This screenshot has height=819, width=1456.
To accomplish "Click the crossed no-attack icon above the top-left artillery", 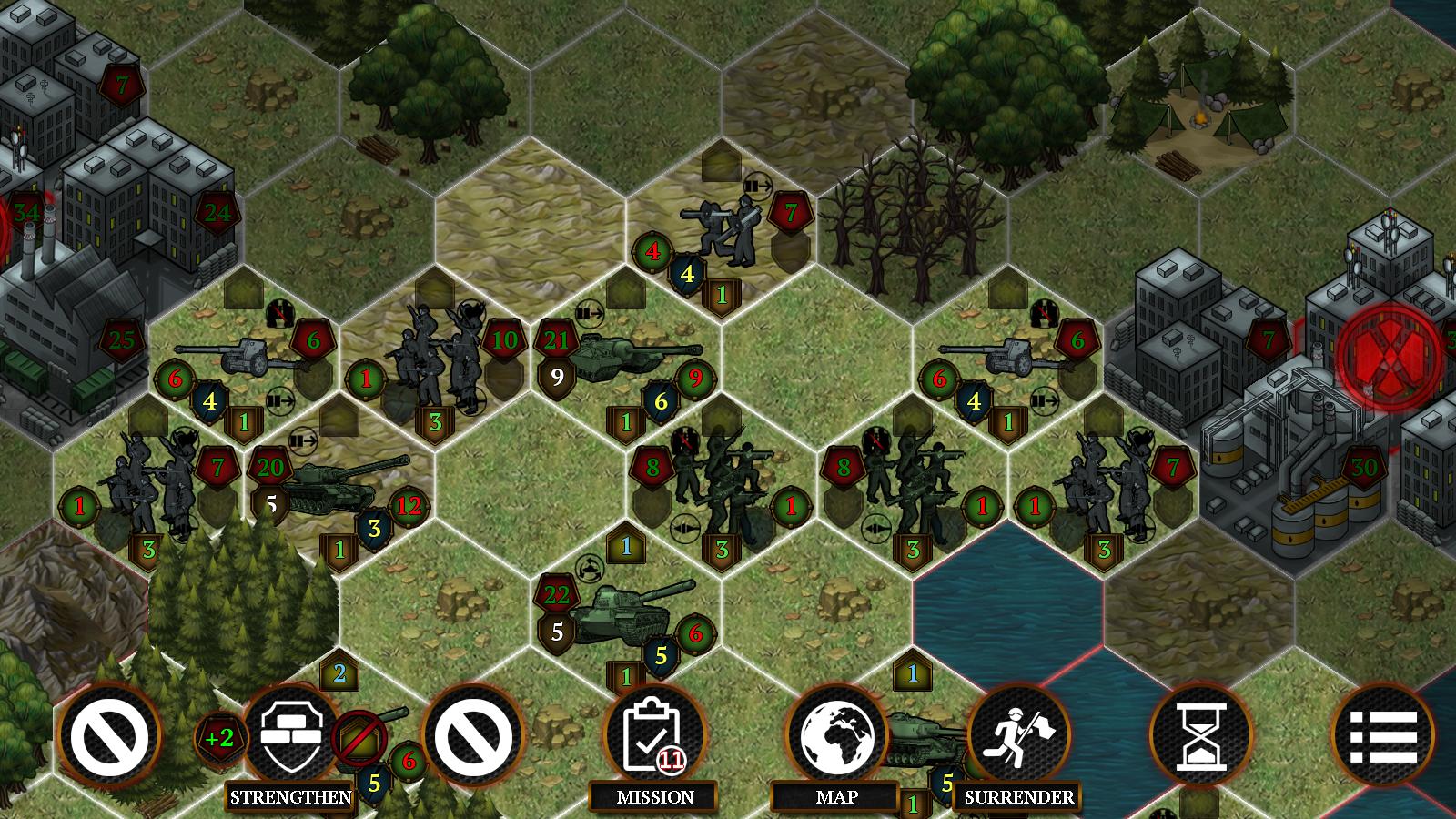I will [278, 312].
